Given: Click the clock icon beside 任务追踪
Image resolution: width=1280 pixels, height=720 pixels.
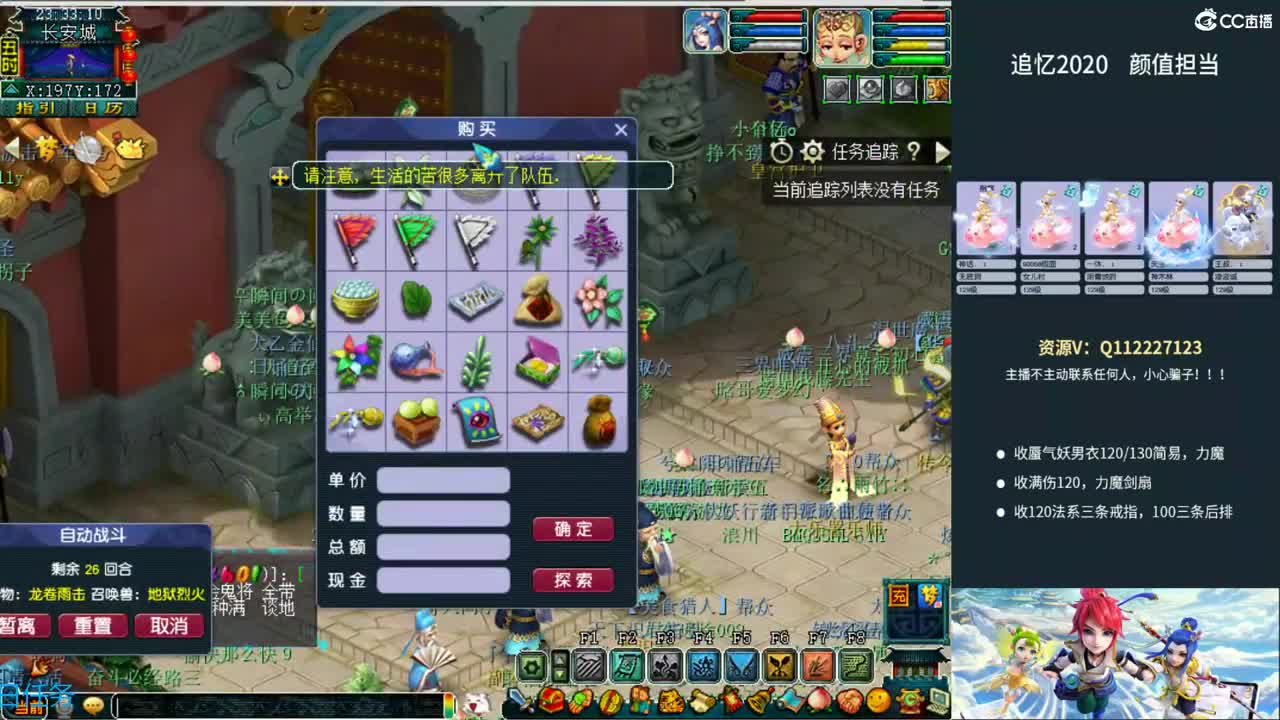Looking at the screenshot, I should click(x=781, y=151).
